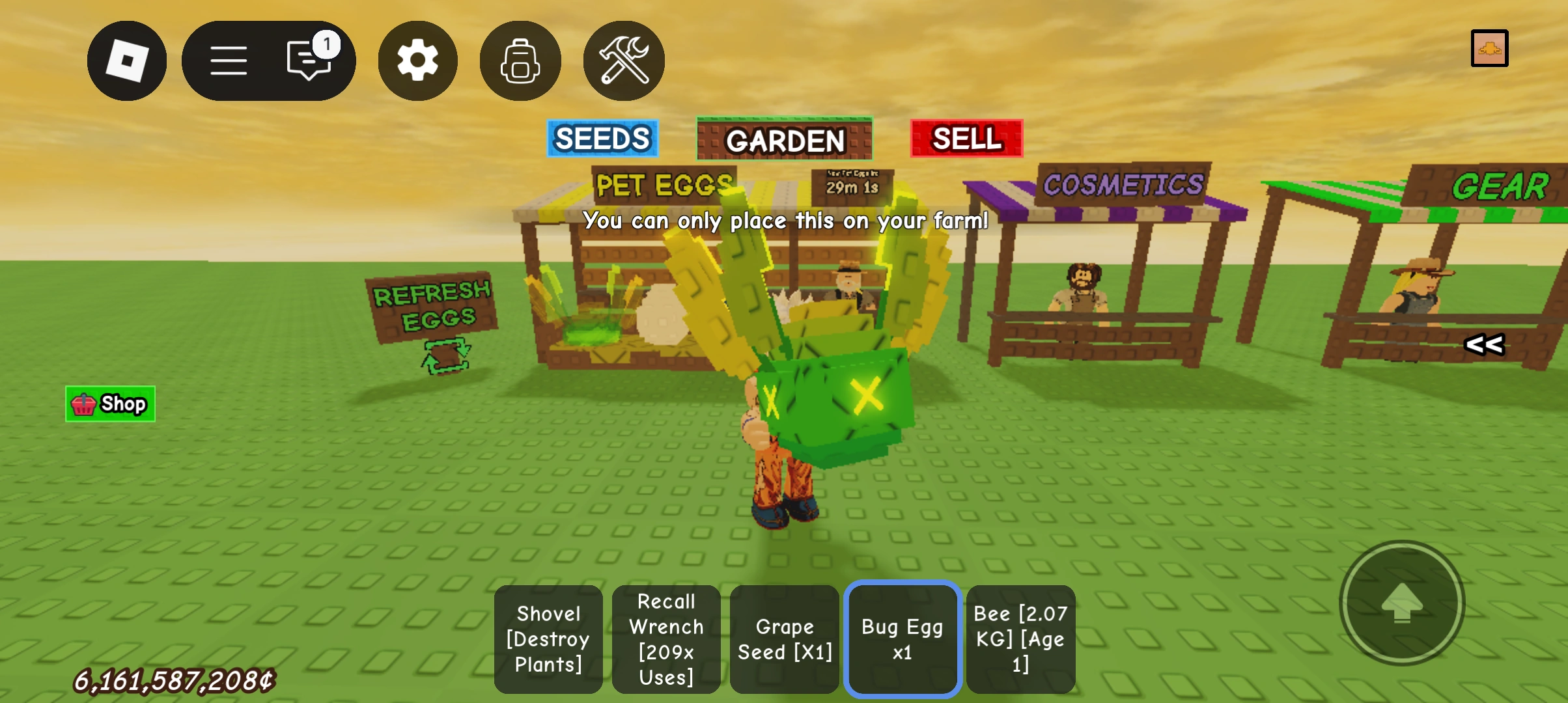Click the trophy icon in the top right corner
1568x703 pixels.
pos(1490,47)
